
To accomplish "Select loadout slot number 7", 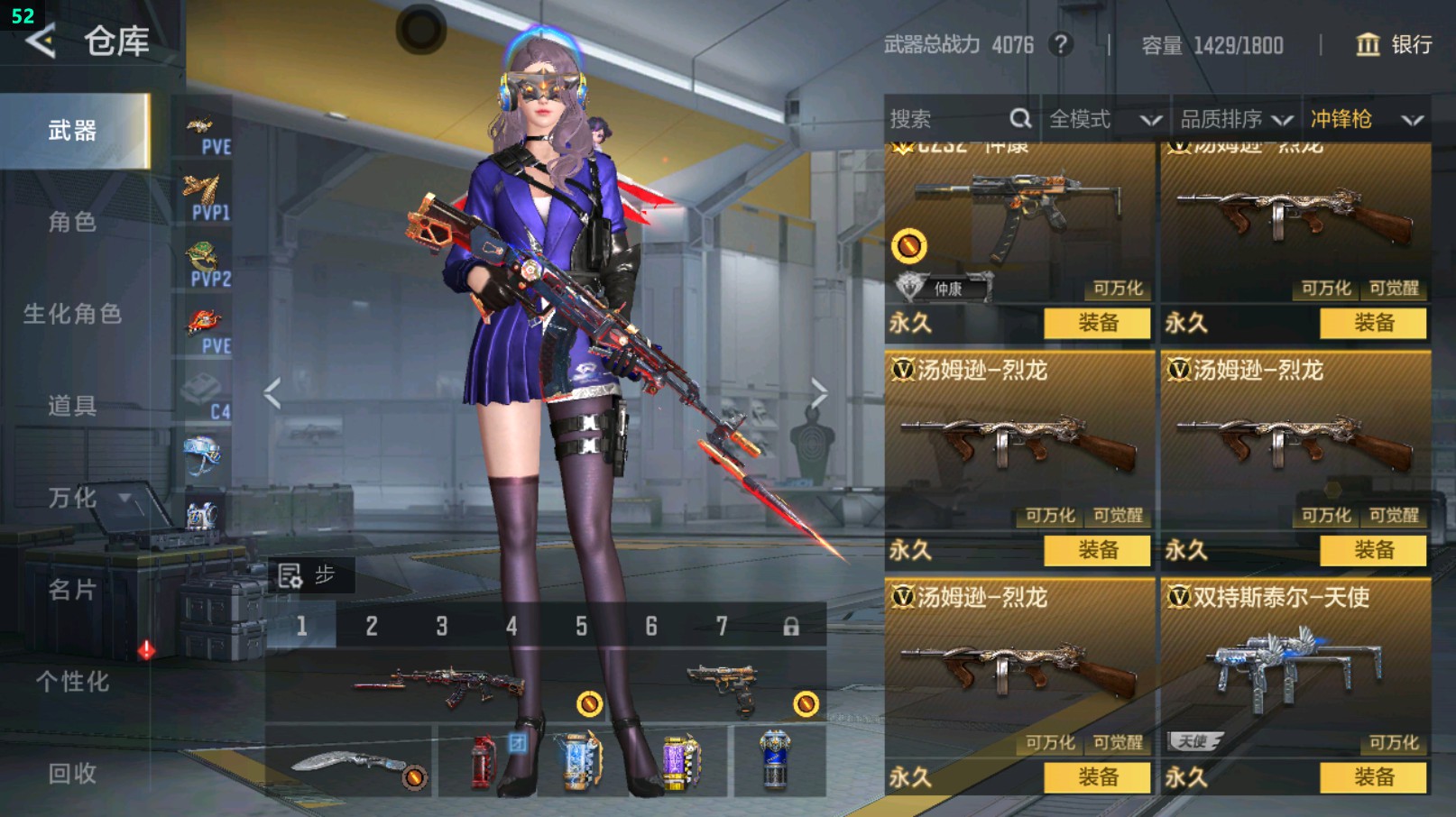I will point(722,626).
